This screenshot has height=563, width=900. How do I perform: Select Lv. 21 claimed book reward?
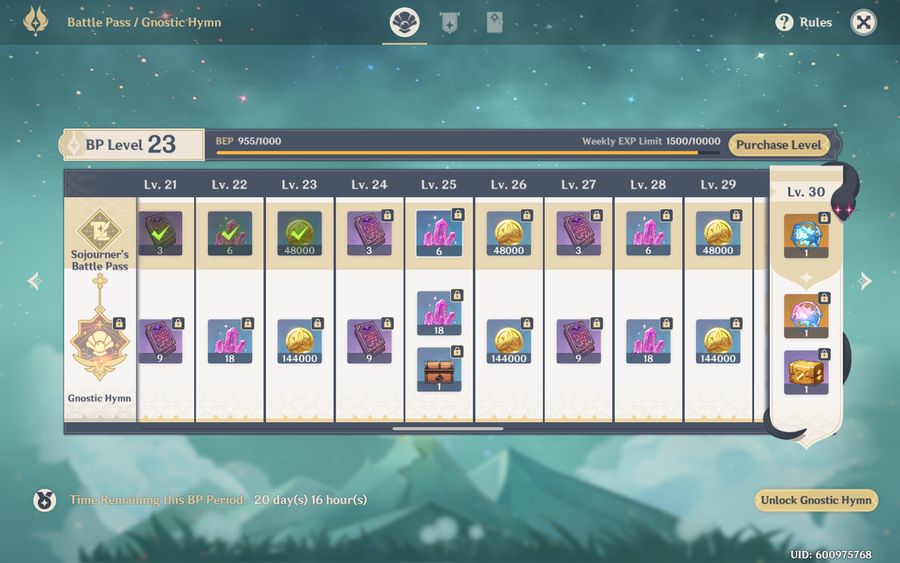click(160, 234)
